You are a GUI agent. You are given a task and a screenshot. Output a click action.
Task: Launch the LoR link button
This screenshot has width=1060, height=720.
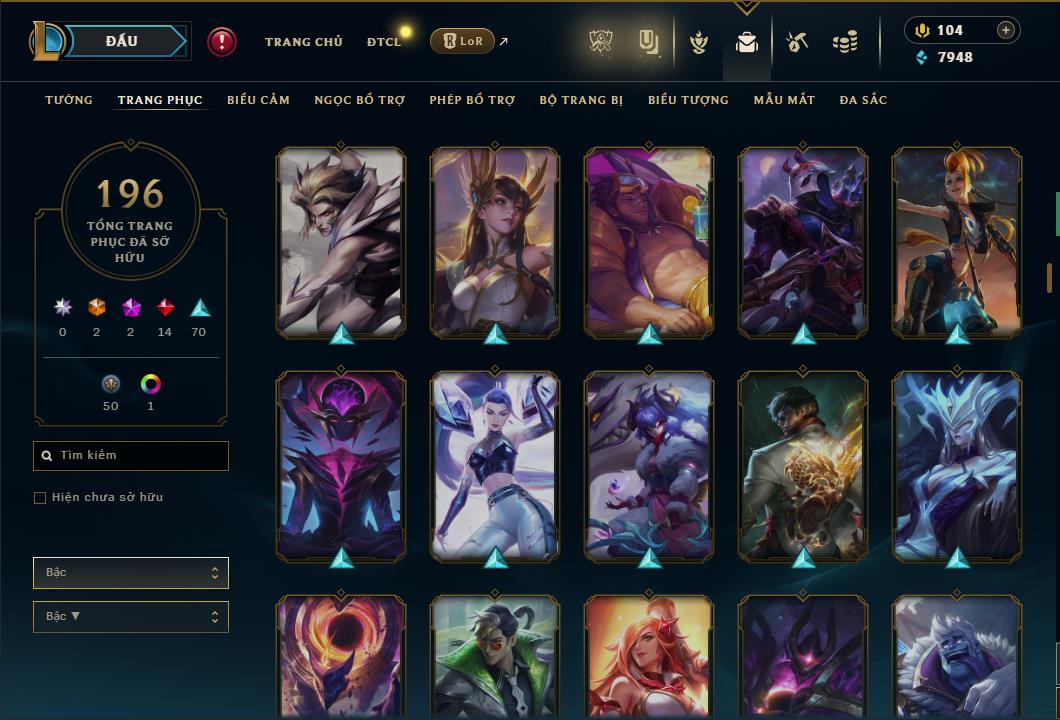click(x=462, y=41)
